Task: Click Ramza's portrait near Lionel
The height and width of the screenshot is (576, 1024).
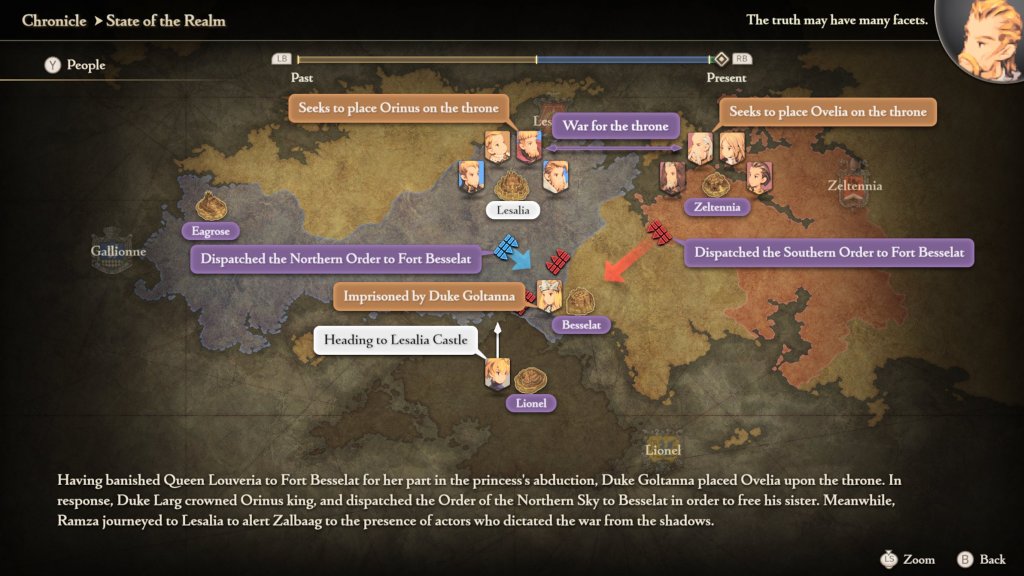Action: click(497, 375)
